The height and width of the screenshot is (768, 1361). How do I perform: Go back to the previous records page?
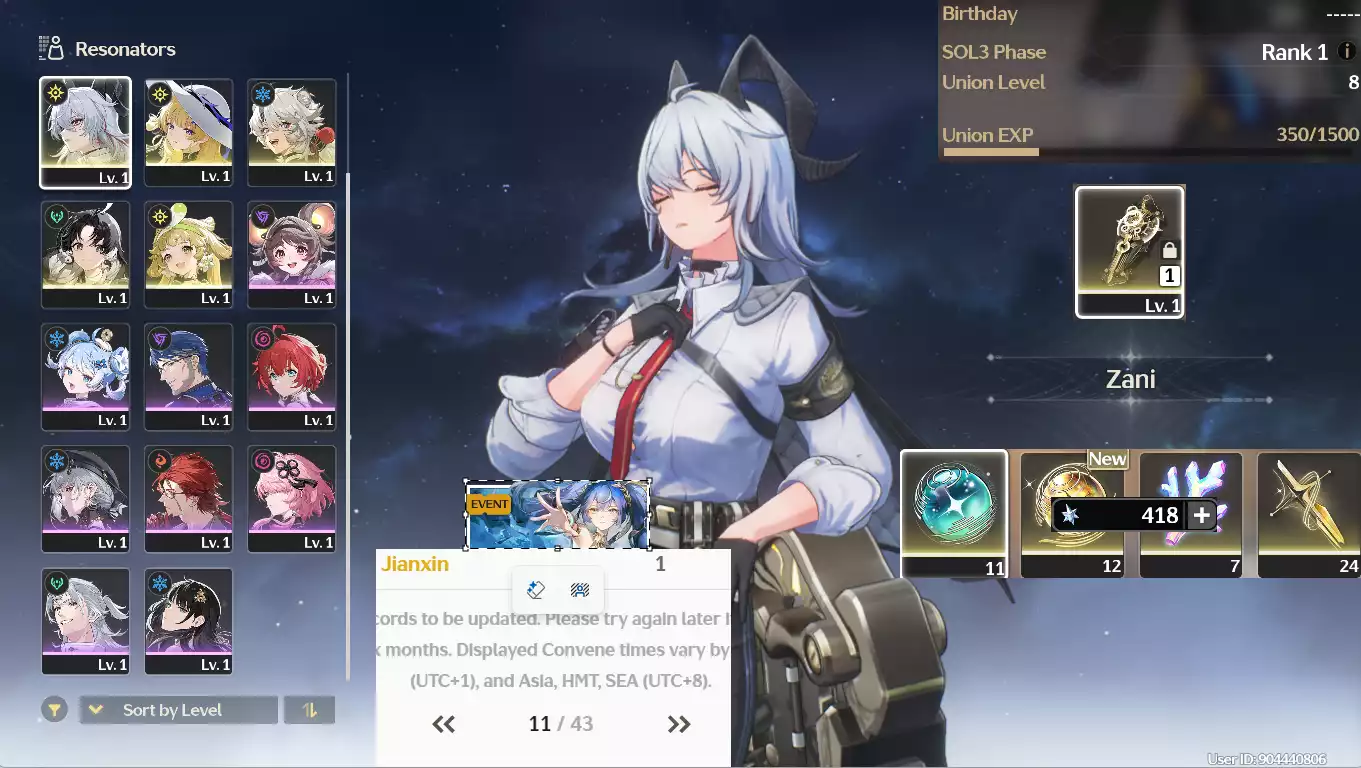[444, 724]
